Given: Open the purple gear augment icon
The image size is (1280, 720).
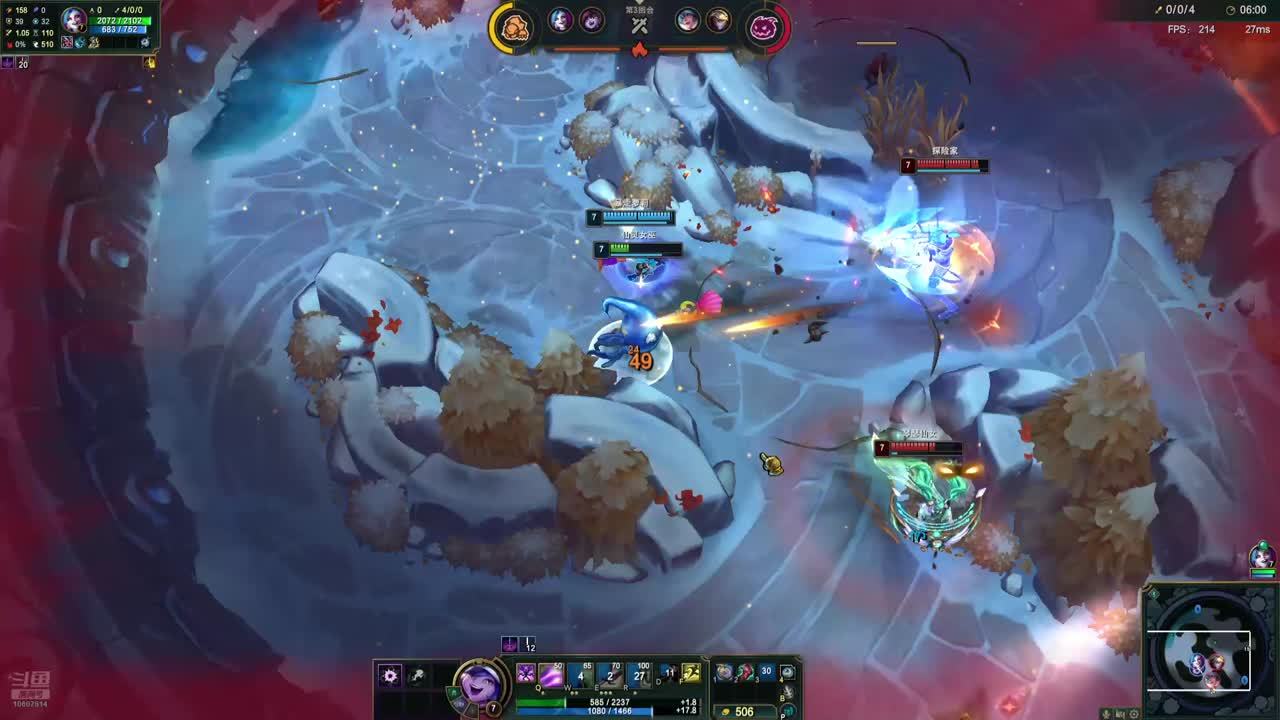Looking at the screenshot, I should 390,676.
